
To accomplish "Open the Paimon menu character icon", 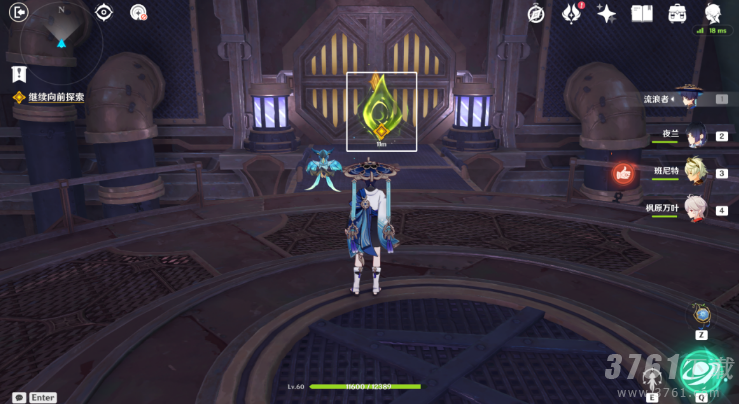I will [x=713, y=13].
